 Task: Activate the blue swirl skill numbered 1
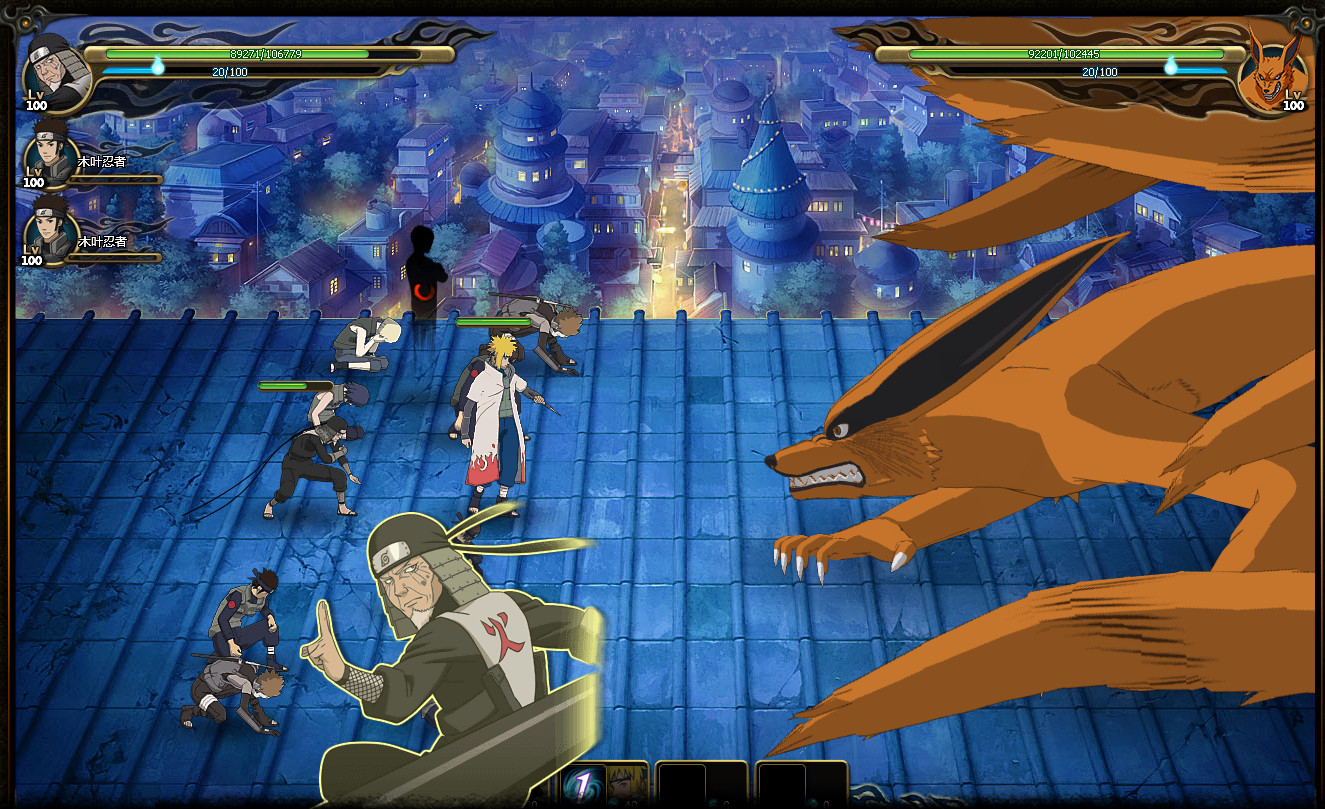coord(581,785)
